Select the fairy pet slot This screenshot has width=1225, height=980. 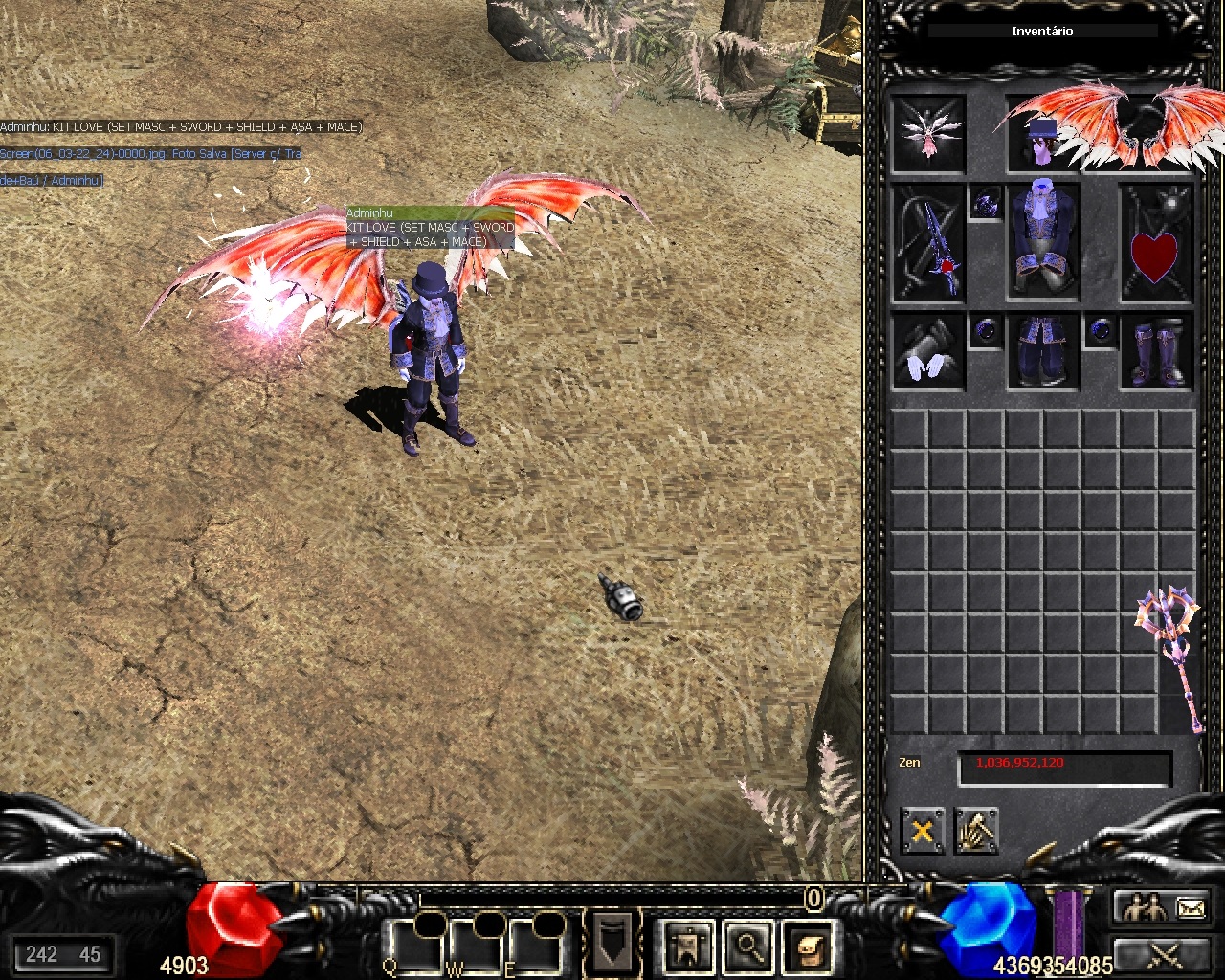[928, 134]
